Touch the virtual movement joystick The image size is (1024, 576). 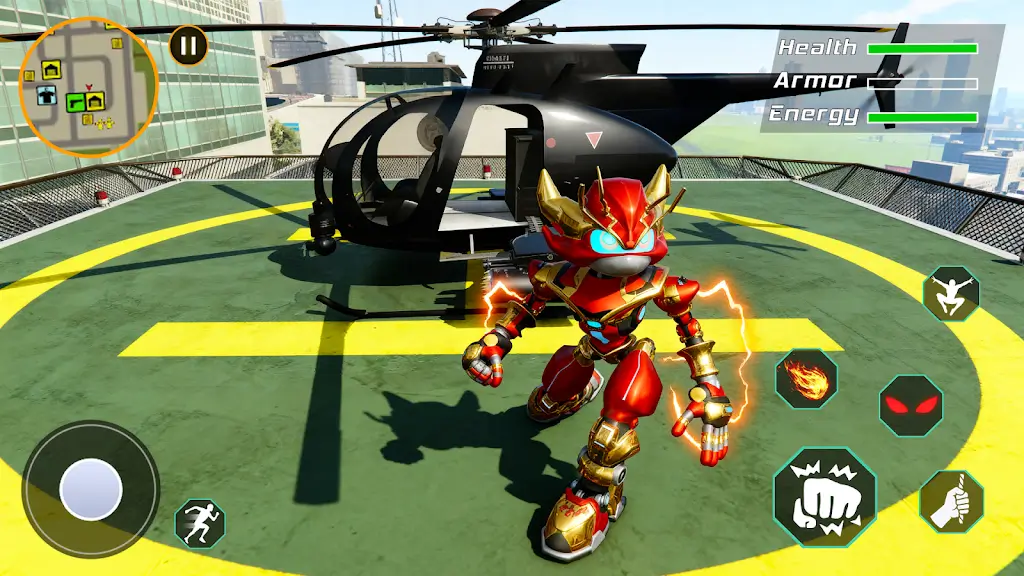click(91, 490)
